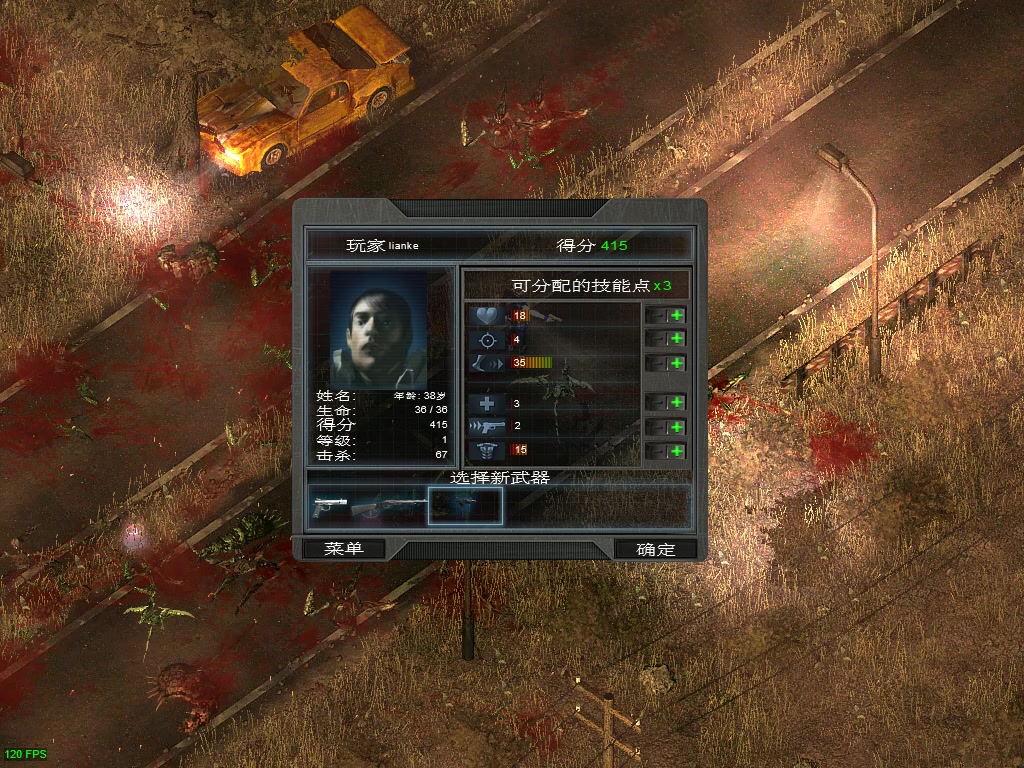Choose the shotgun in the weapon row
Image resolution: width=1024 pixels, height=768 pixels.
coord(392,506)
